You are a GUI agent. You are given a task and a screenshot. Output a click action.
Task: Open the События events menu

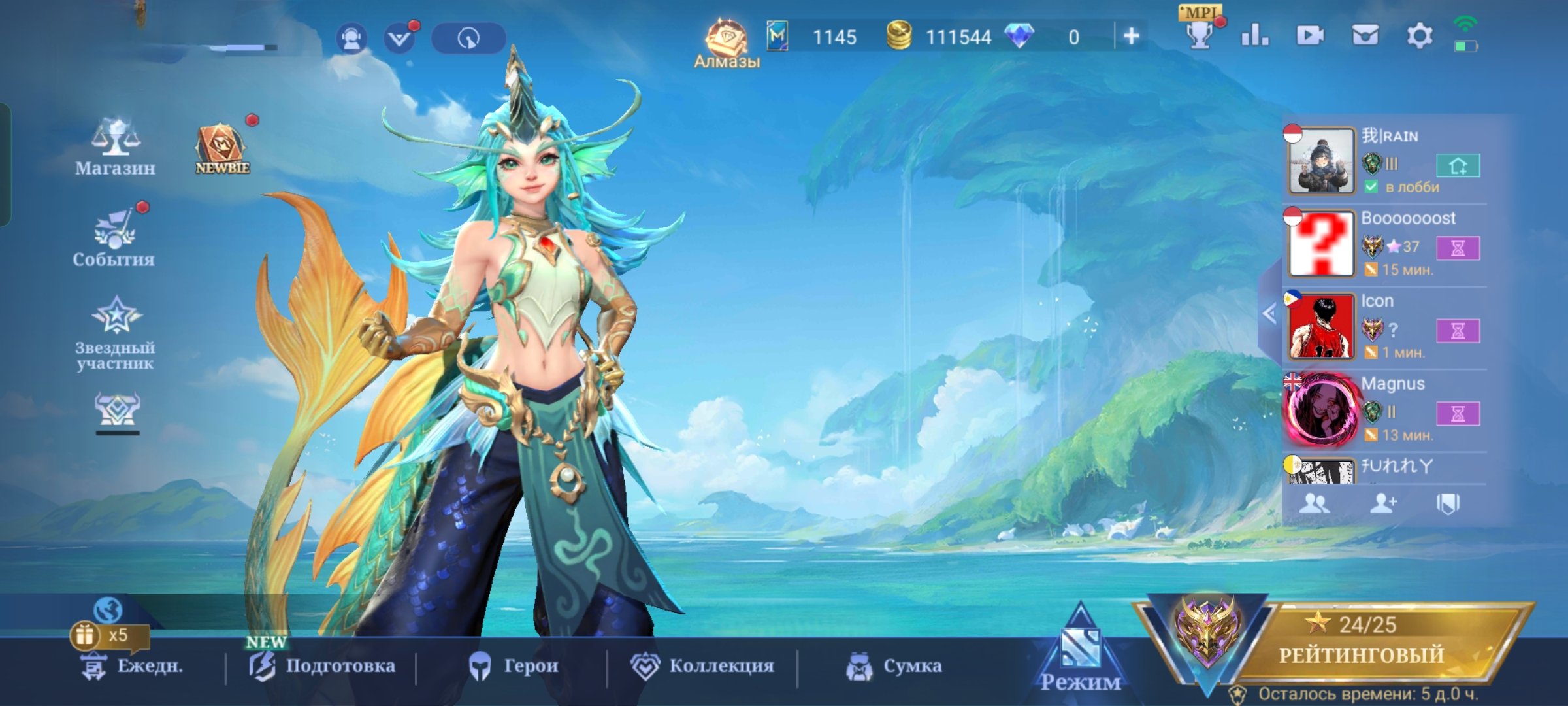[x=114, y=238]
